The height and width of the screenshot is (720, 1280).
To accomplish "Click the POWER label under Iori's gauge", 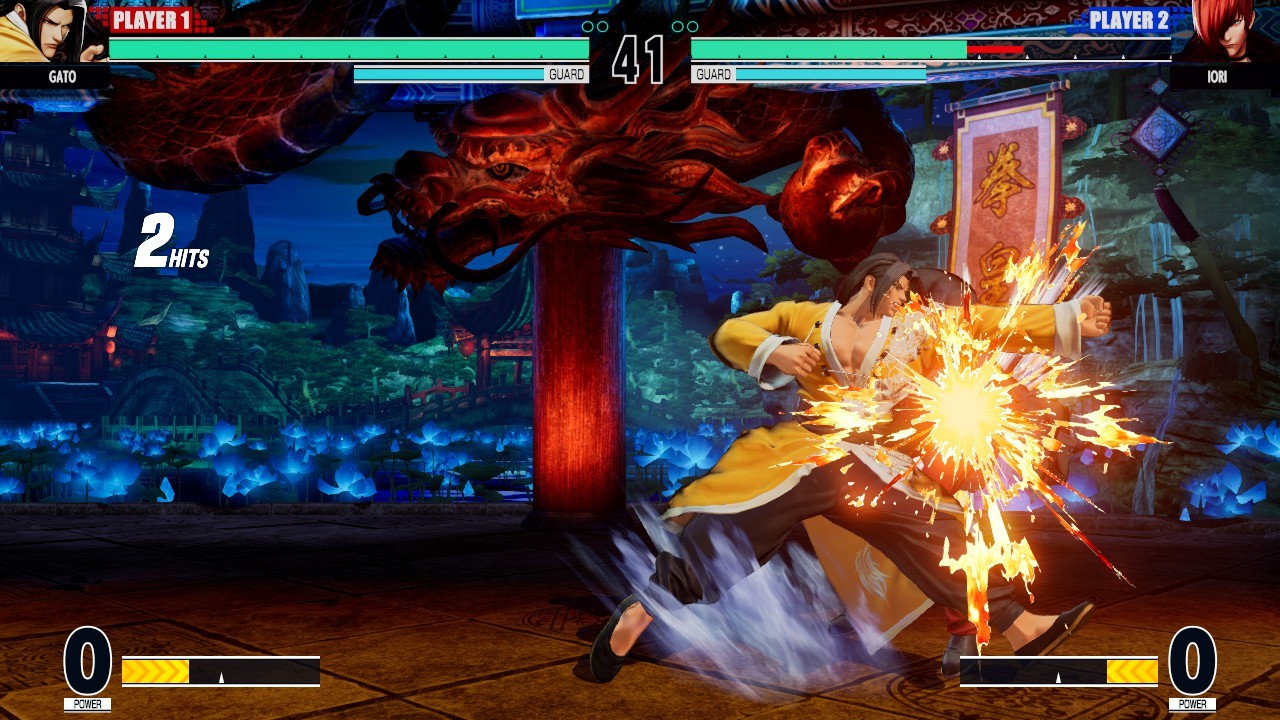I will (x=1194, y=703).
